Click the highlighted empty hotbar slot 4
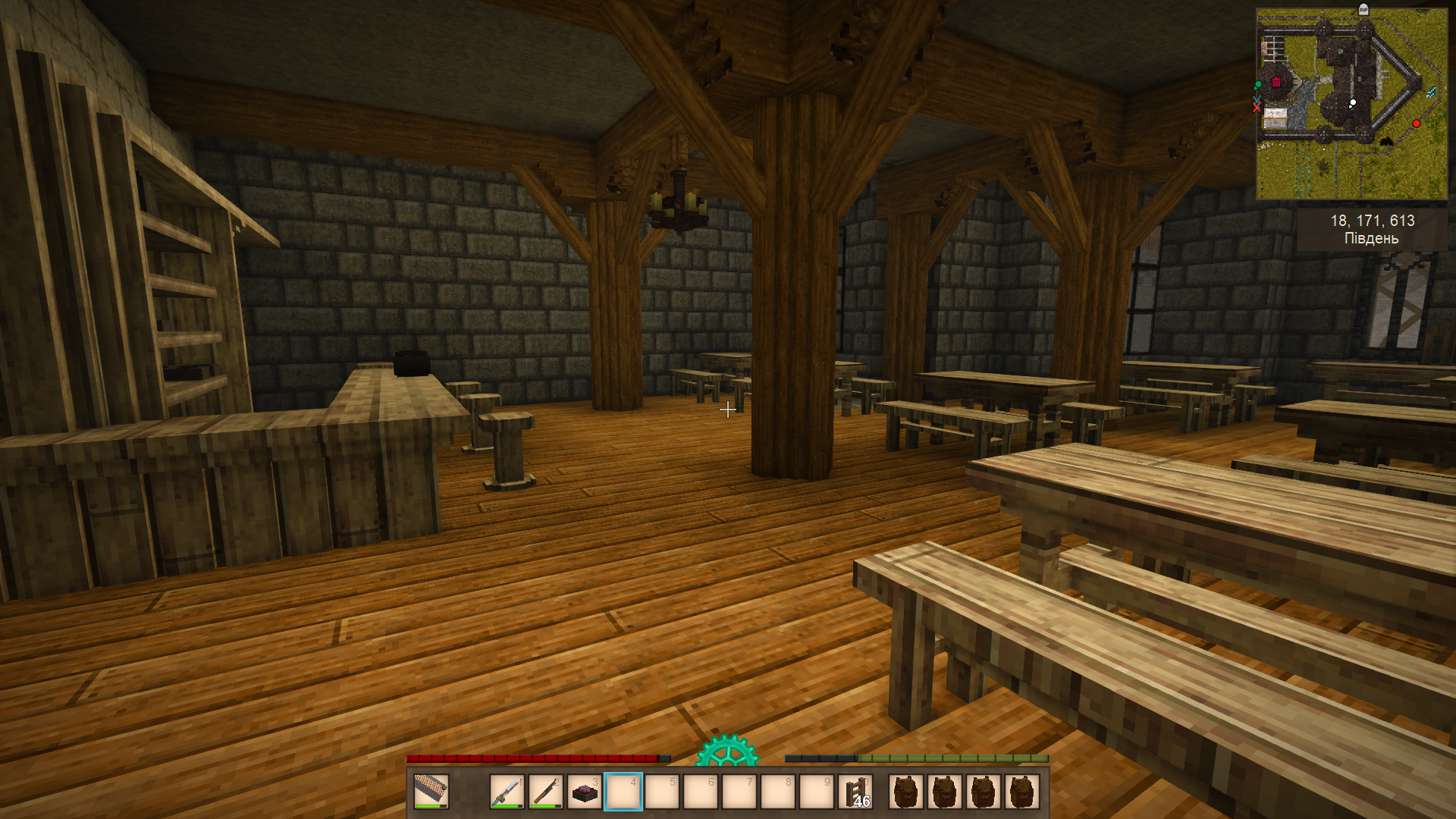 [x=623, y=792]
